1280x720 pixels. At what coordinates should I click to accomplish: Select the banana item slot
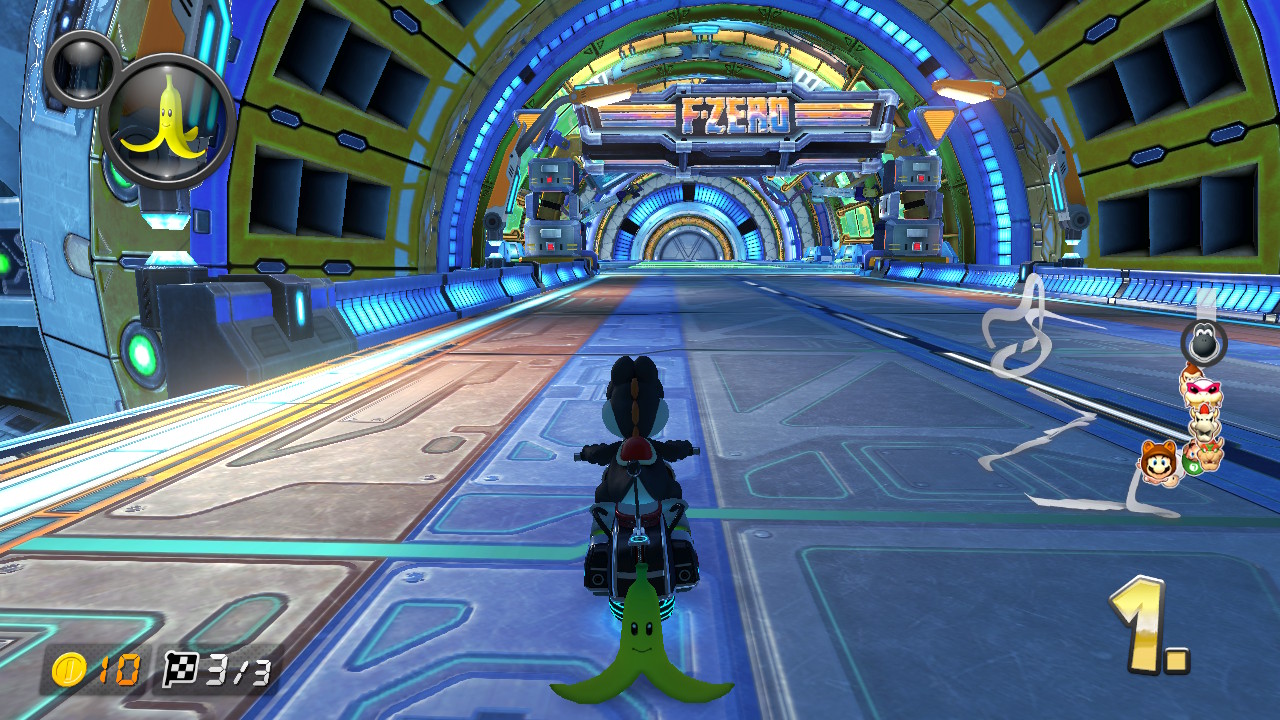(168, 121)
